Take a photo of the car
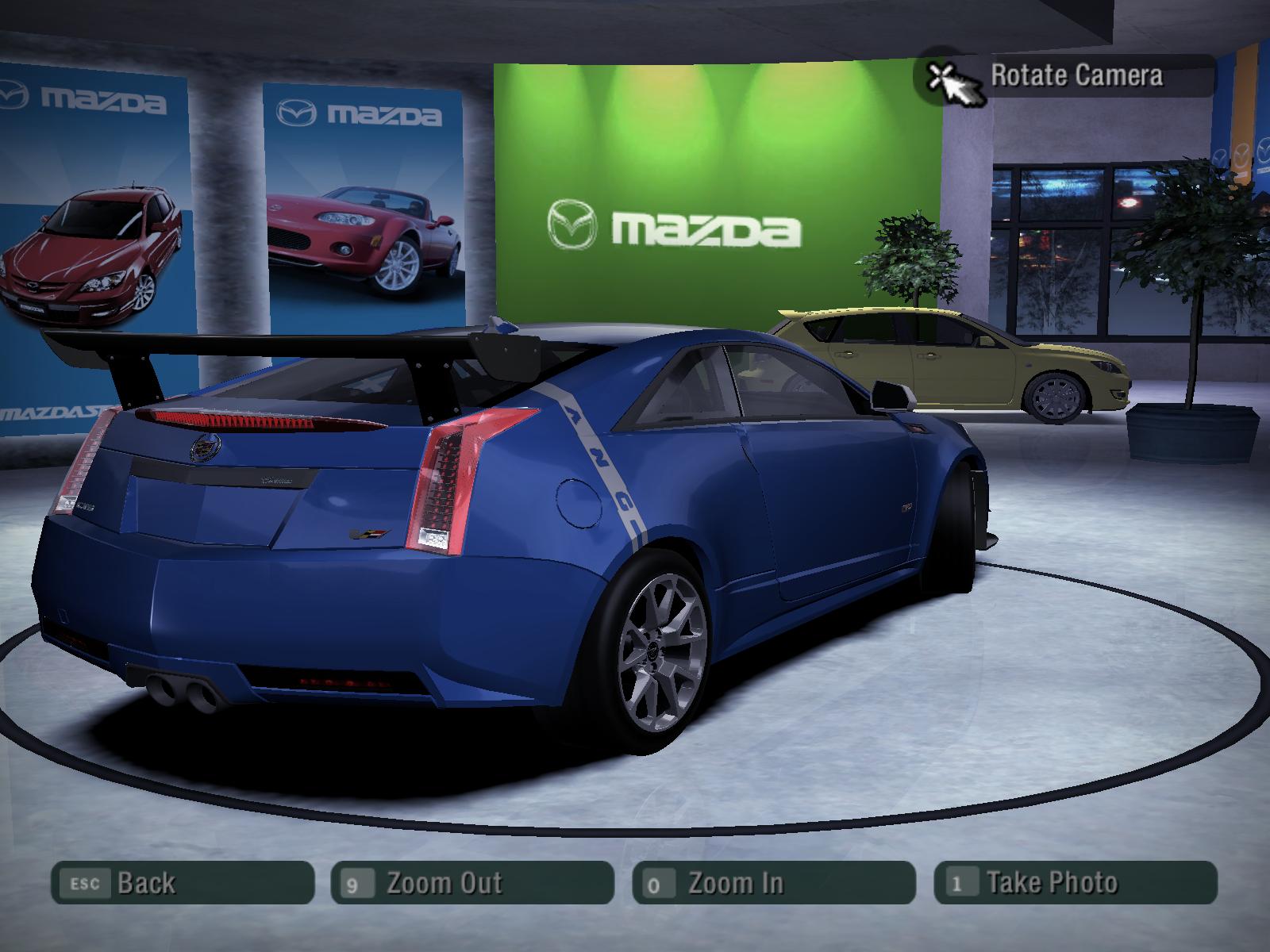 tap(1076, 883)
